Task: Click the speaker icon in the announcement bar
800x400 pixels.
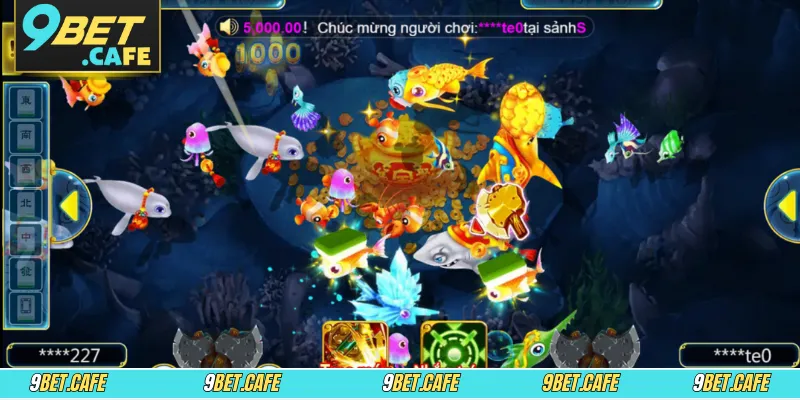Action: [227, 26]
